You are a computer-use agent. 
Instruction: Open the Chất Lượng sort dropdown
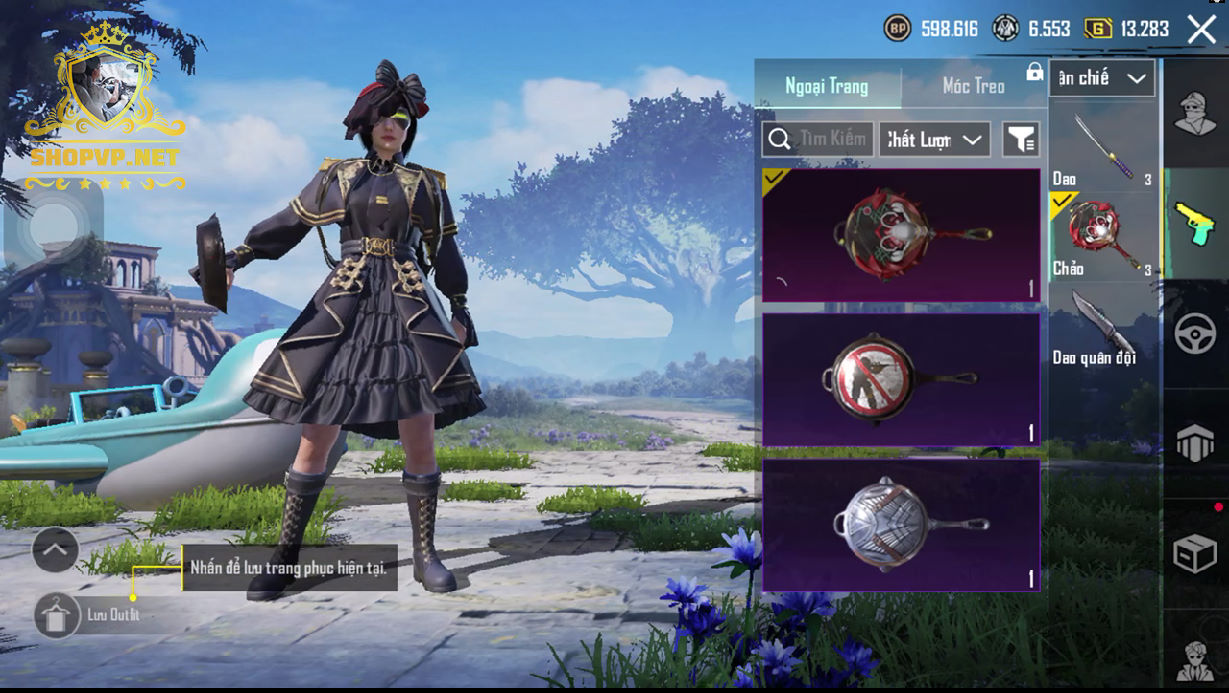coord(934,140)
